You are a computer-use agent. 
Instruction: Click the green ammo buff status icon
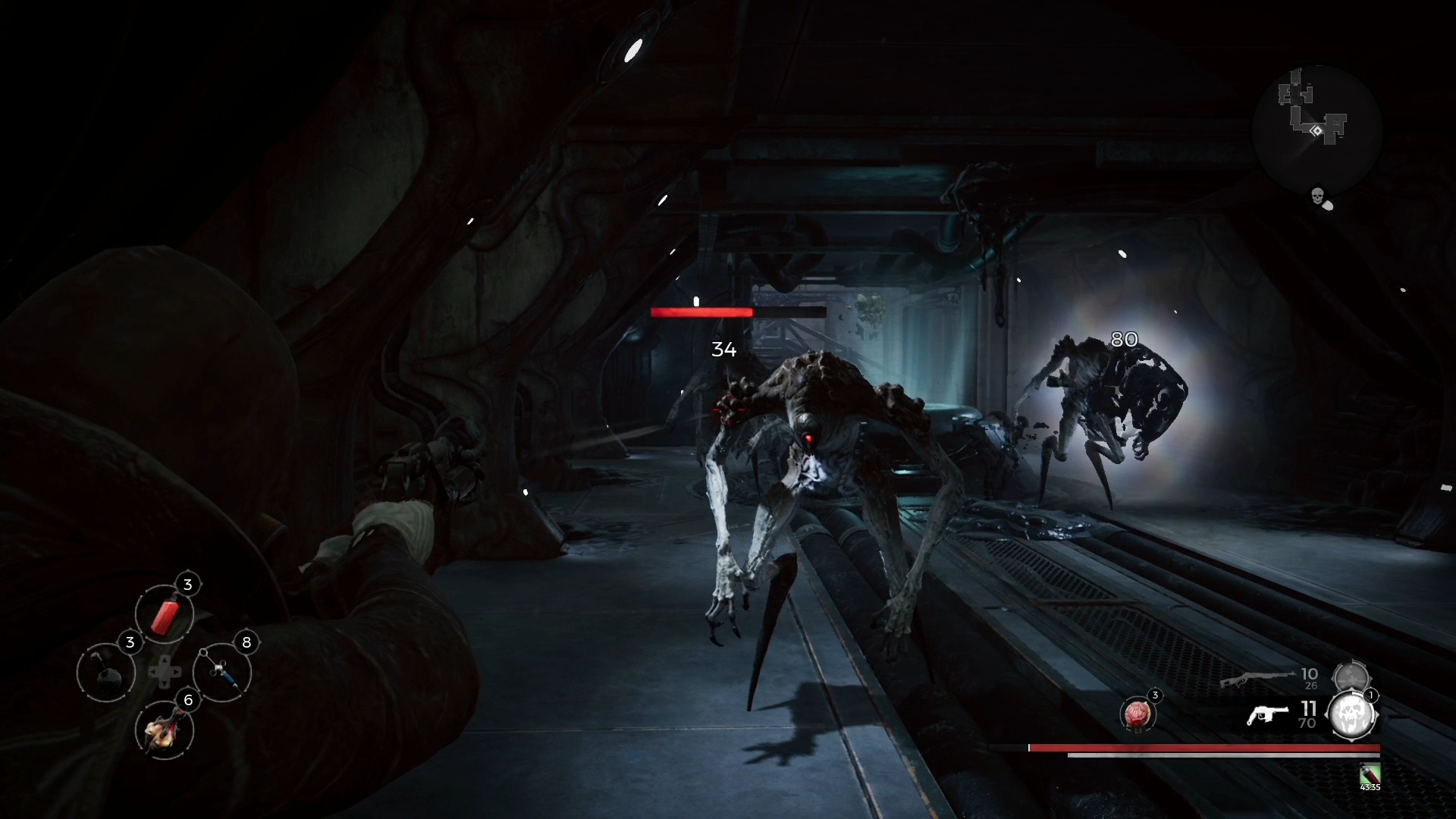pyautogui.click(x=1370, y=774)
